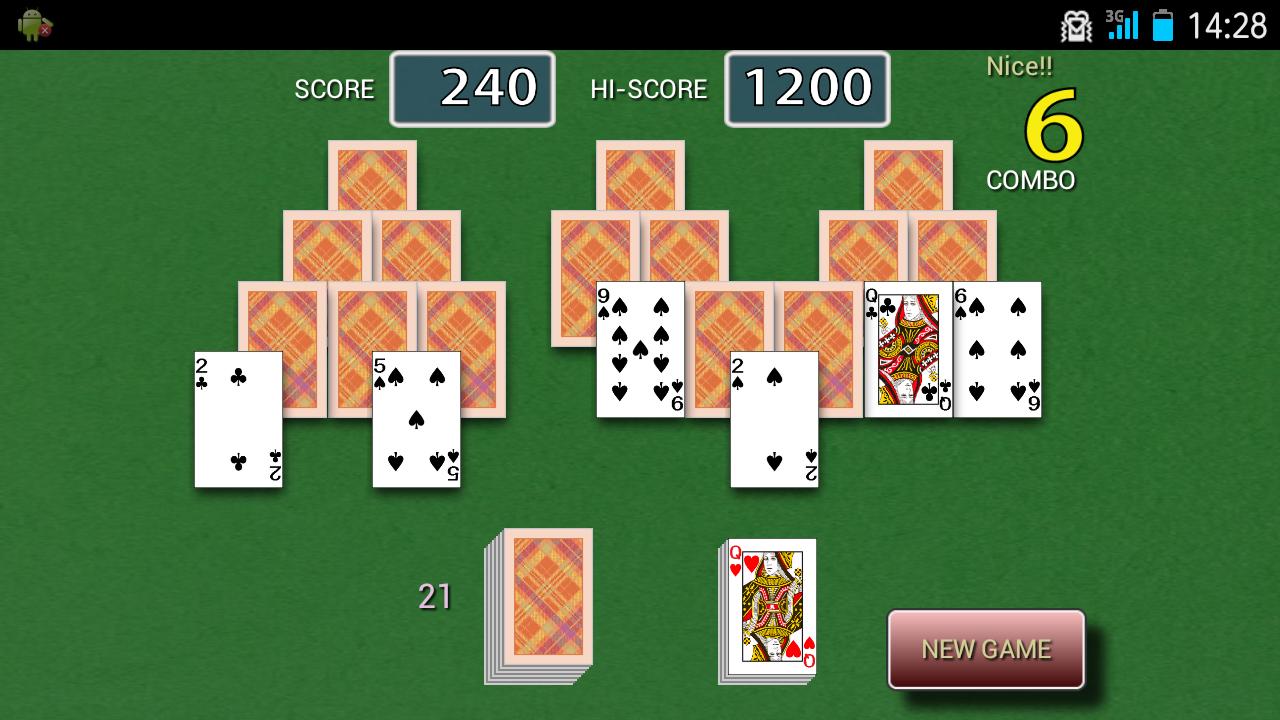
Task: Tap the HI-SCORE display showing 1200
Action: coord(807,88)
